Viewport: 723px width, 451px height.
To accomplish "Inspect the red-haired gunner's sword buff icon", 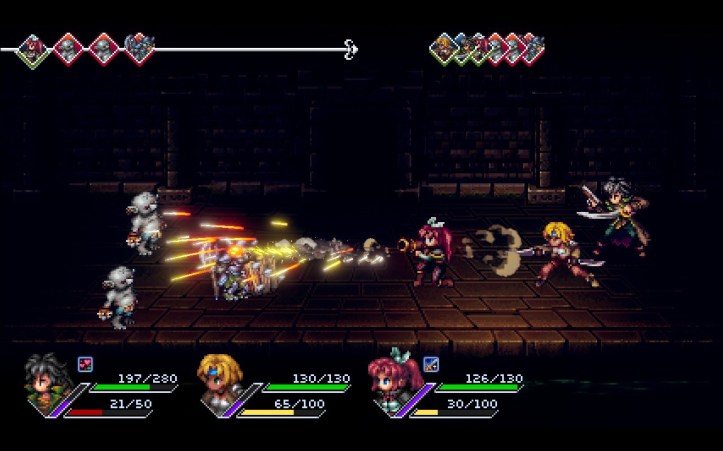I will pos(431,364).
